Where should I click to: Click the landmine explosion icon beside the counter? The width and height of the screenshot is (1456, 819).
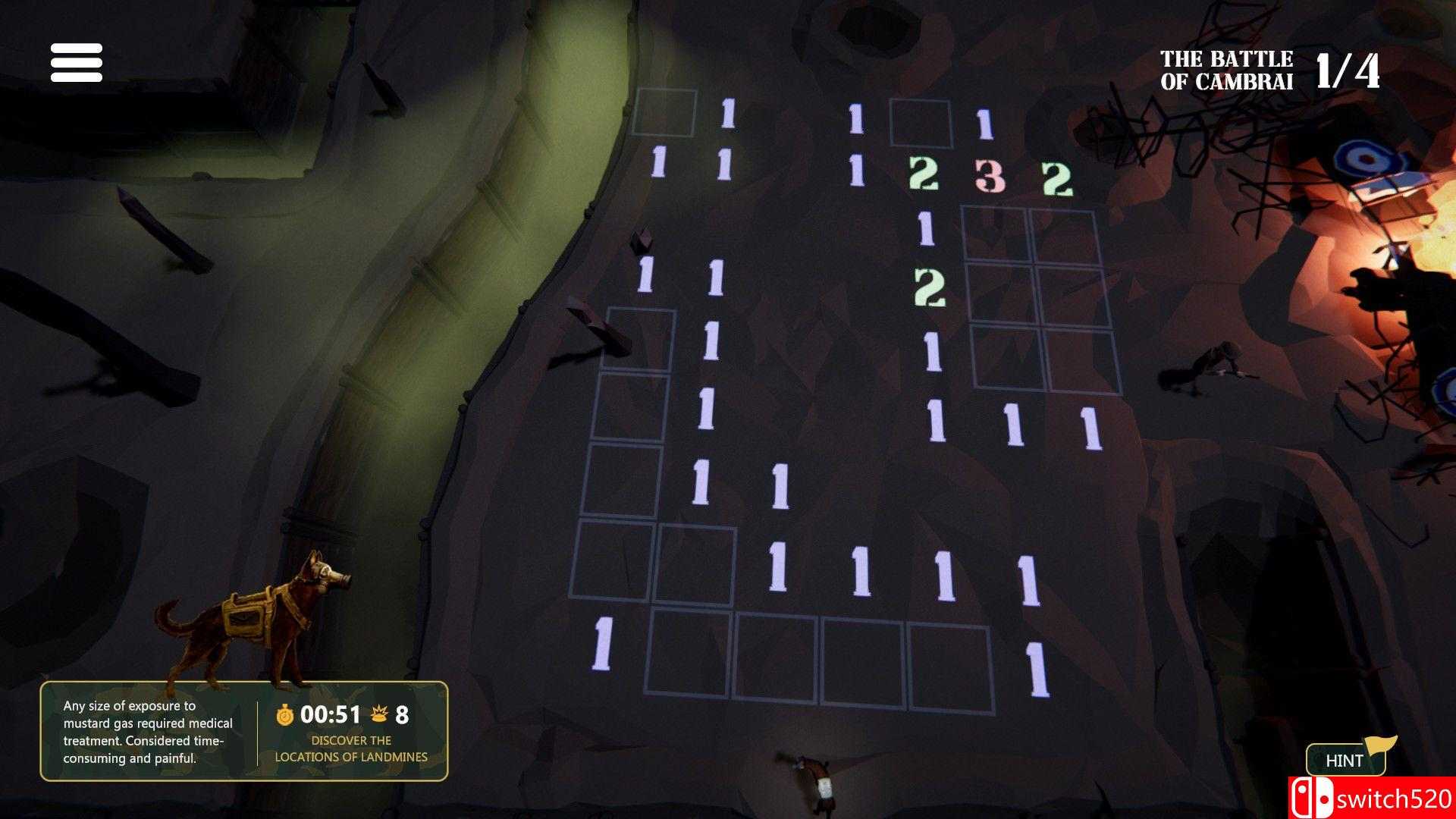click(381, 713)
